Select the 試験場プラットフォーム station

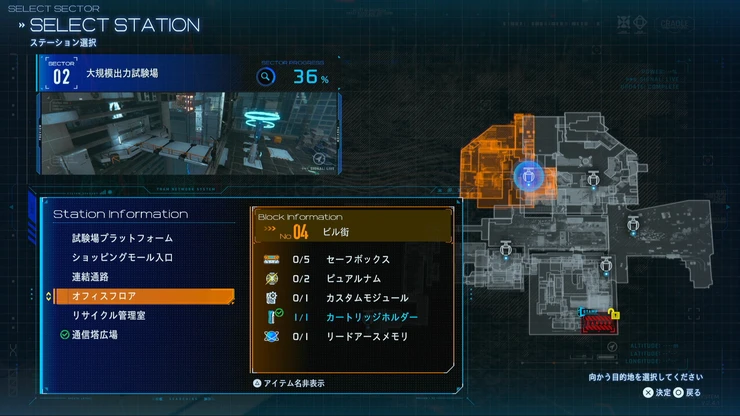point(122,238)
